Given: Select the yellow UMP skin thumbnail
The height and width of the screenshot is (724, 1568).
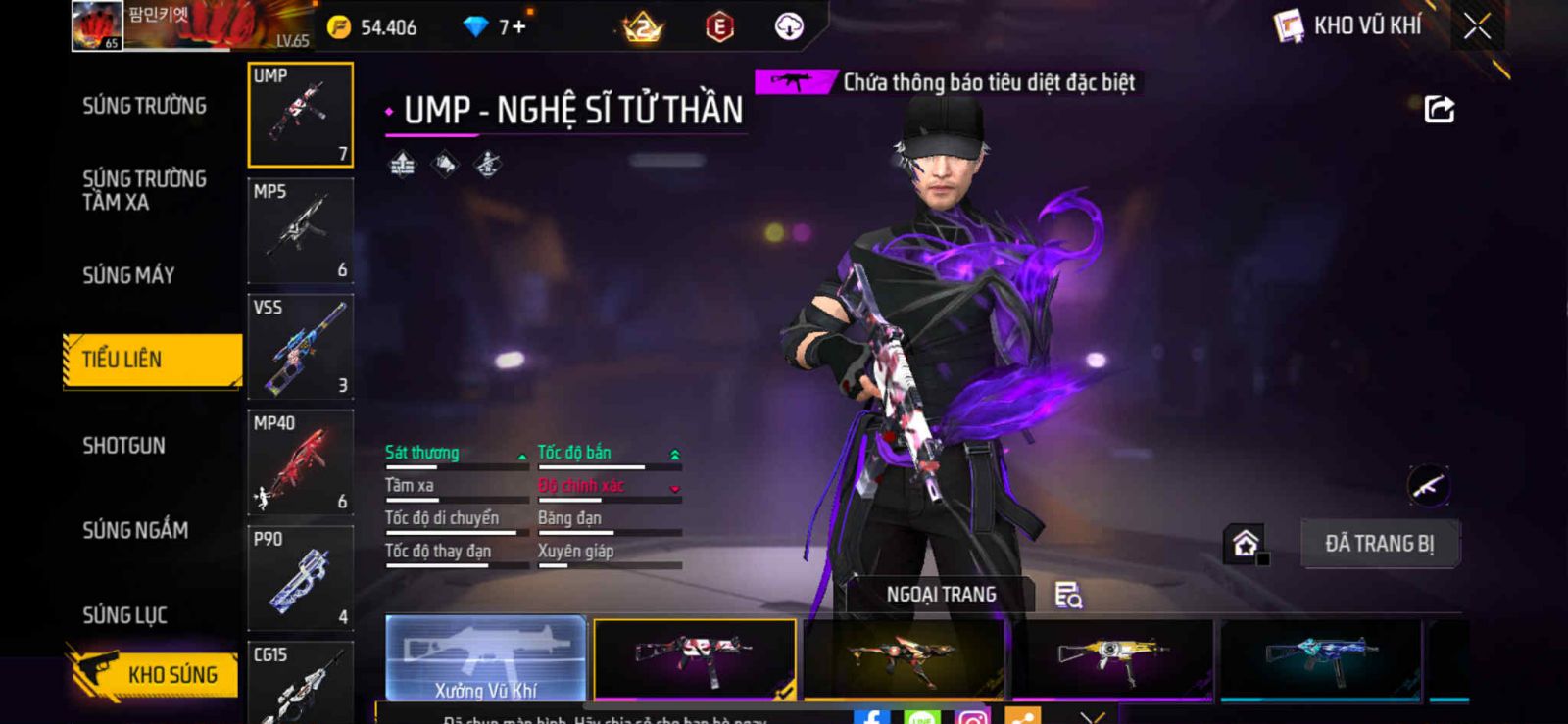Looking at the screenshot, I should click(1111, 658).
